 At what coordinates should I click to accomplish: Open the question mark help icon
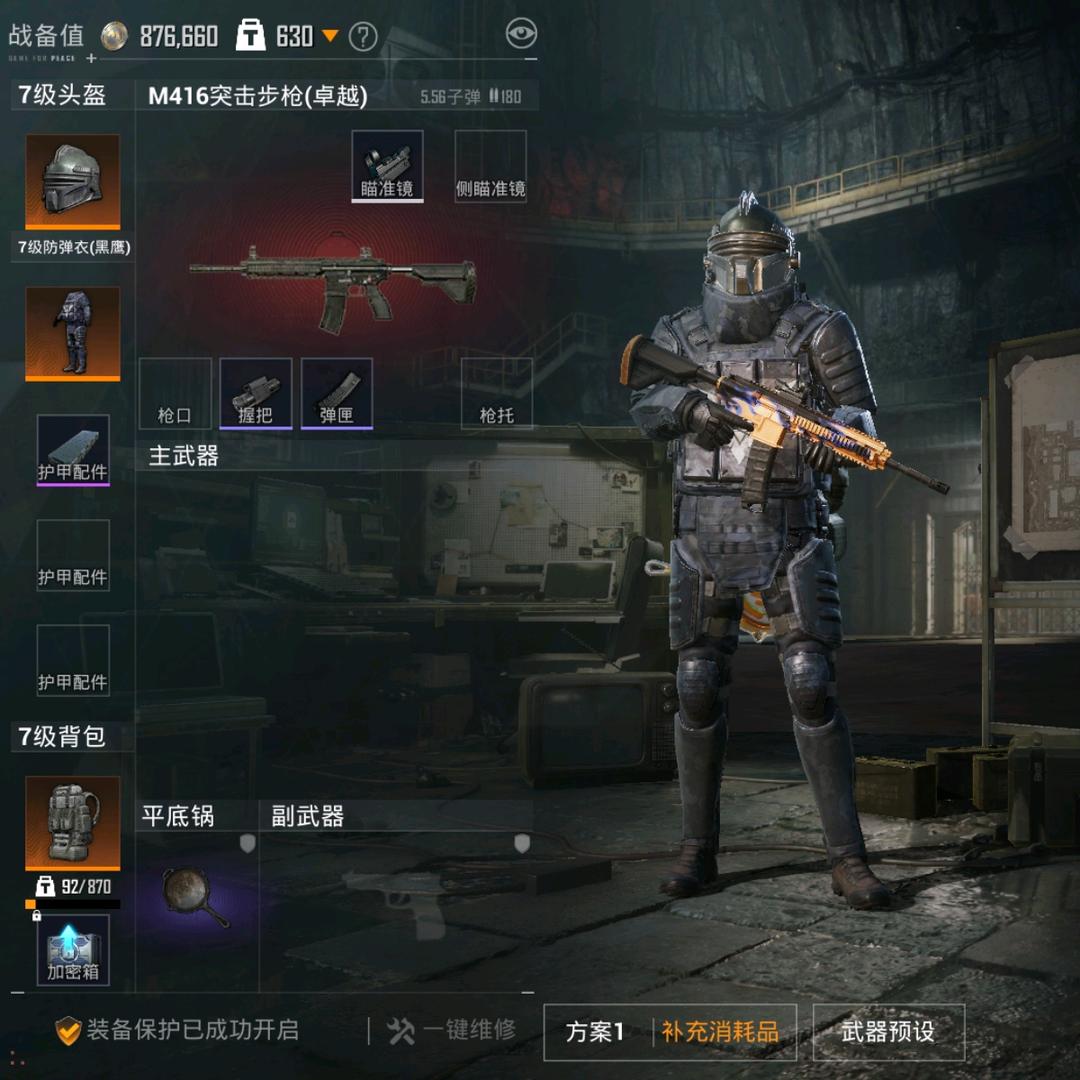(x=363, y=38)
